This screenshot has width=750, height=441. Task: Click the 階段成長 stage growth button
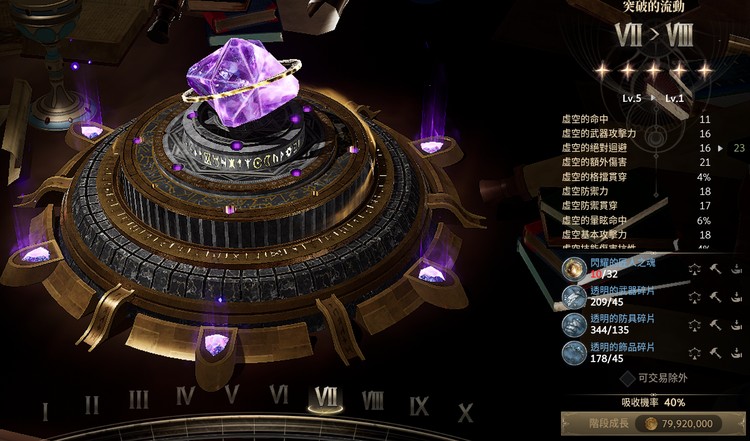[x=655, y=423]
